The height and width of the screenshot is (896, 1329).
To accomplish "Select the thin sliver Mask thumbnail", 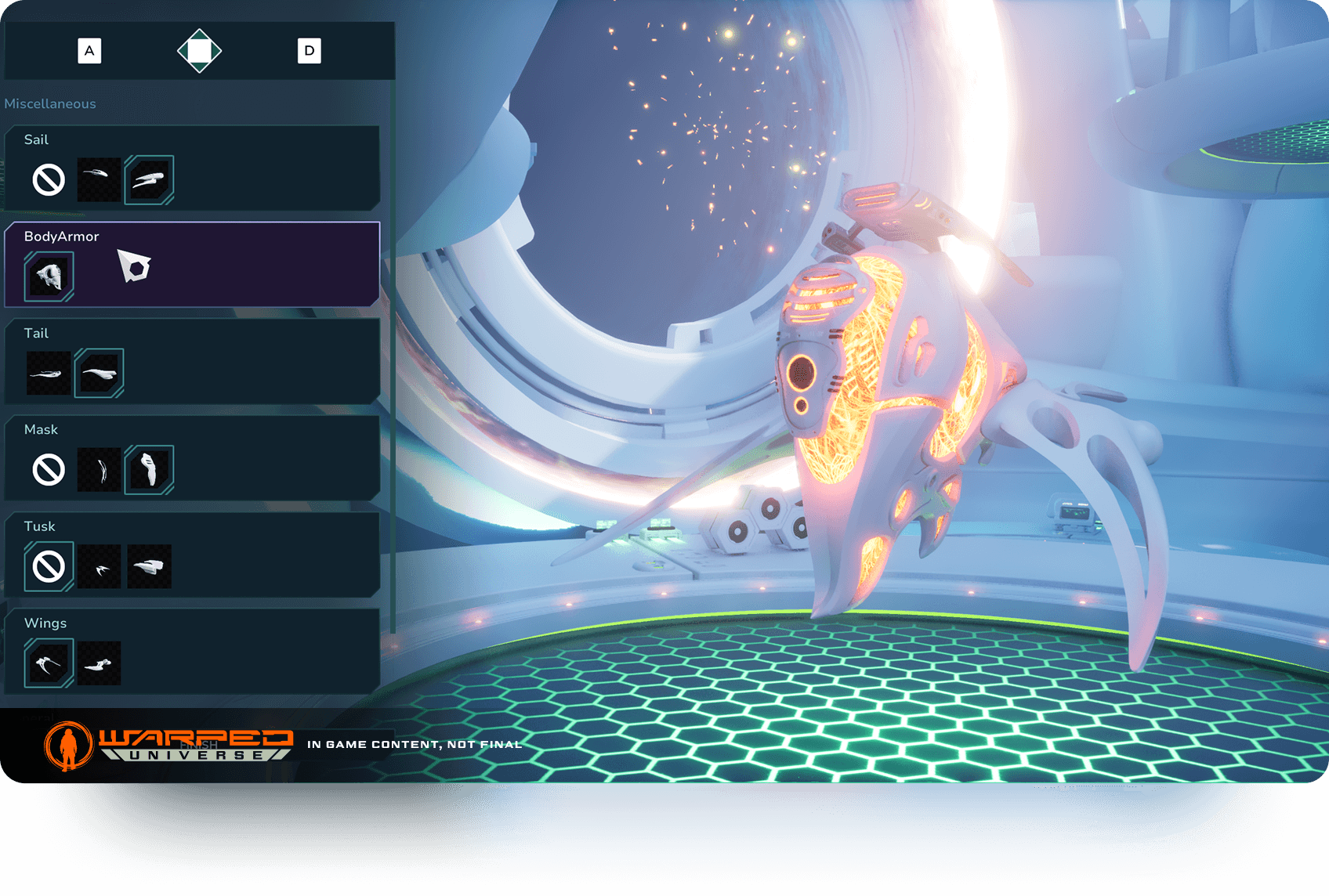I will coord(100,470).
